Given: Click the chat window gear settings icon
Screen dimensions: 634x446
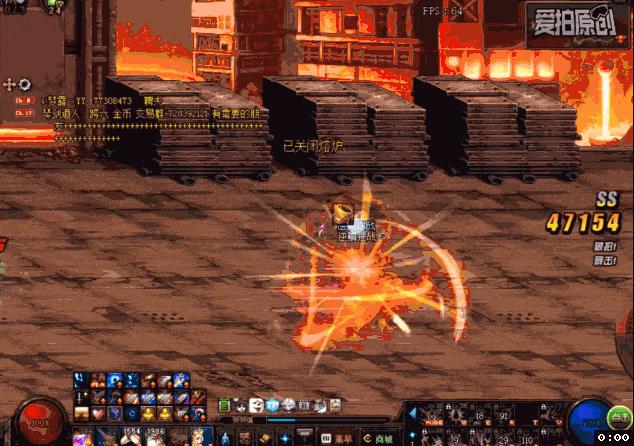Looking at the screenshot, I should coord(25,84).
